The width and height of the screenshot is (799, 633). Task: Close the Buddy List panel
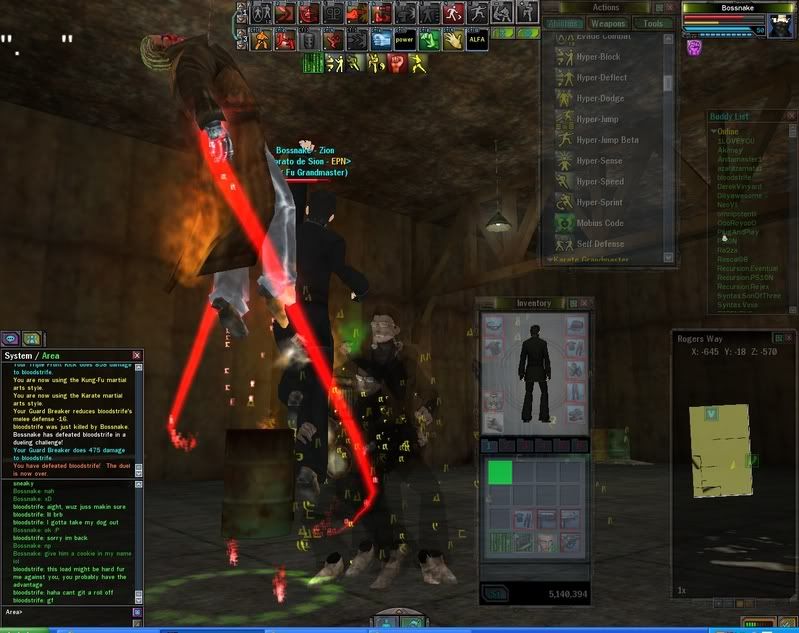[790, 117]
